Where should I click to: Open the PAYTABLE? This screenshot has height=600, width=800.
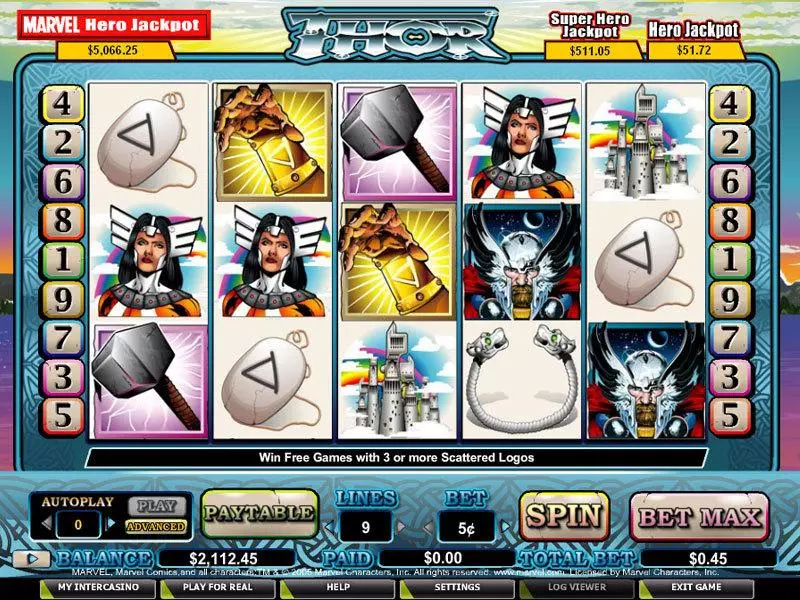pos(259,514)
